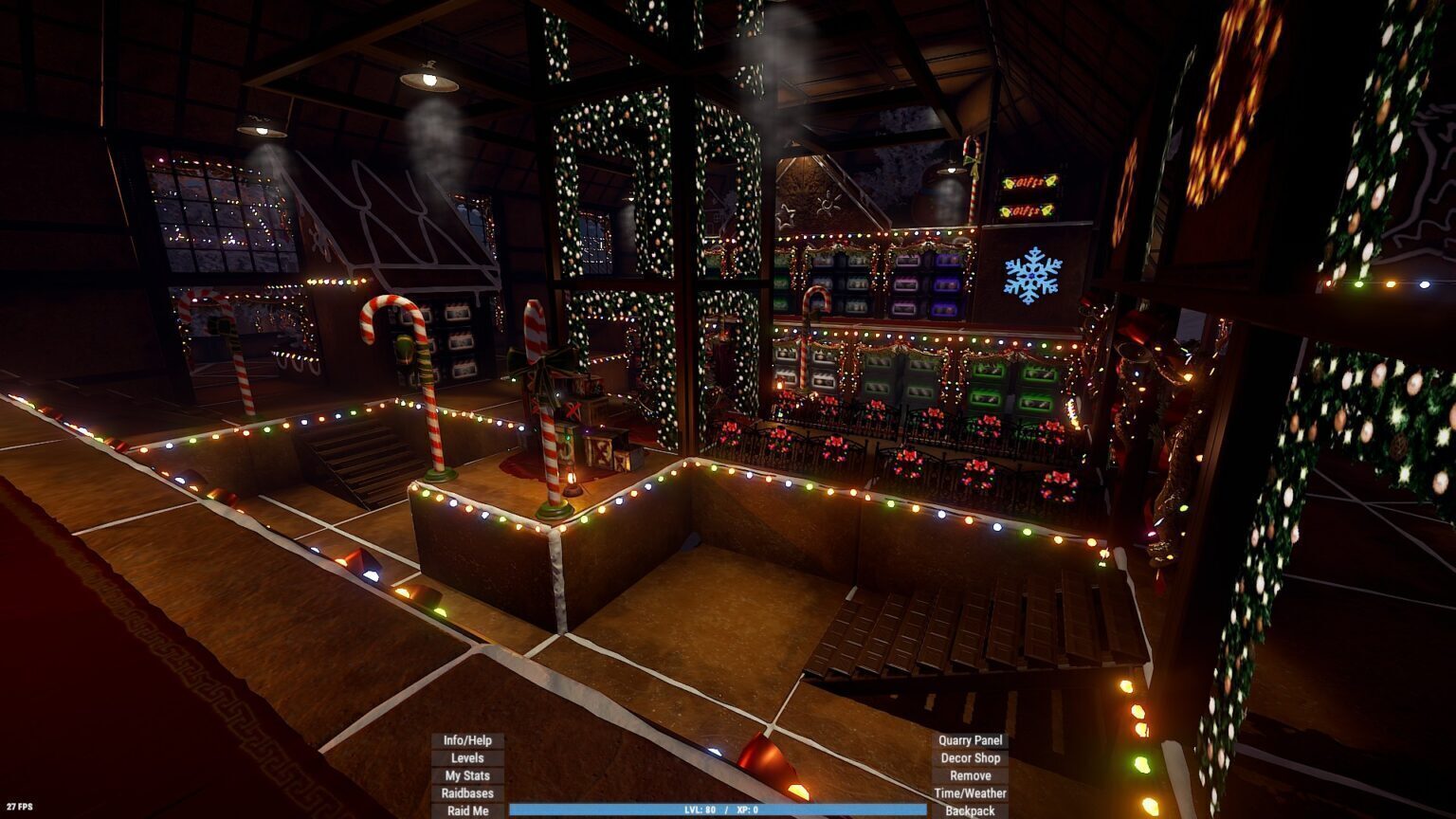
Task: Open the Backpack
Action: coord(970,810)
